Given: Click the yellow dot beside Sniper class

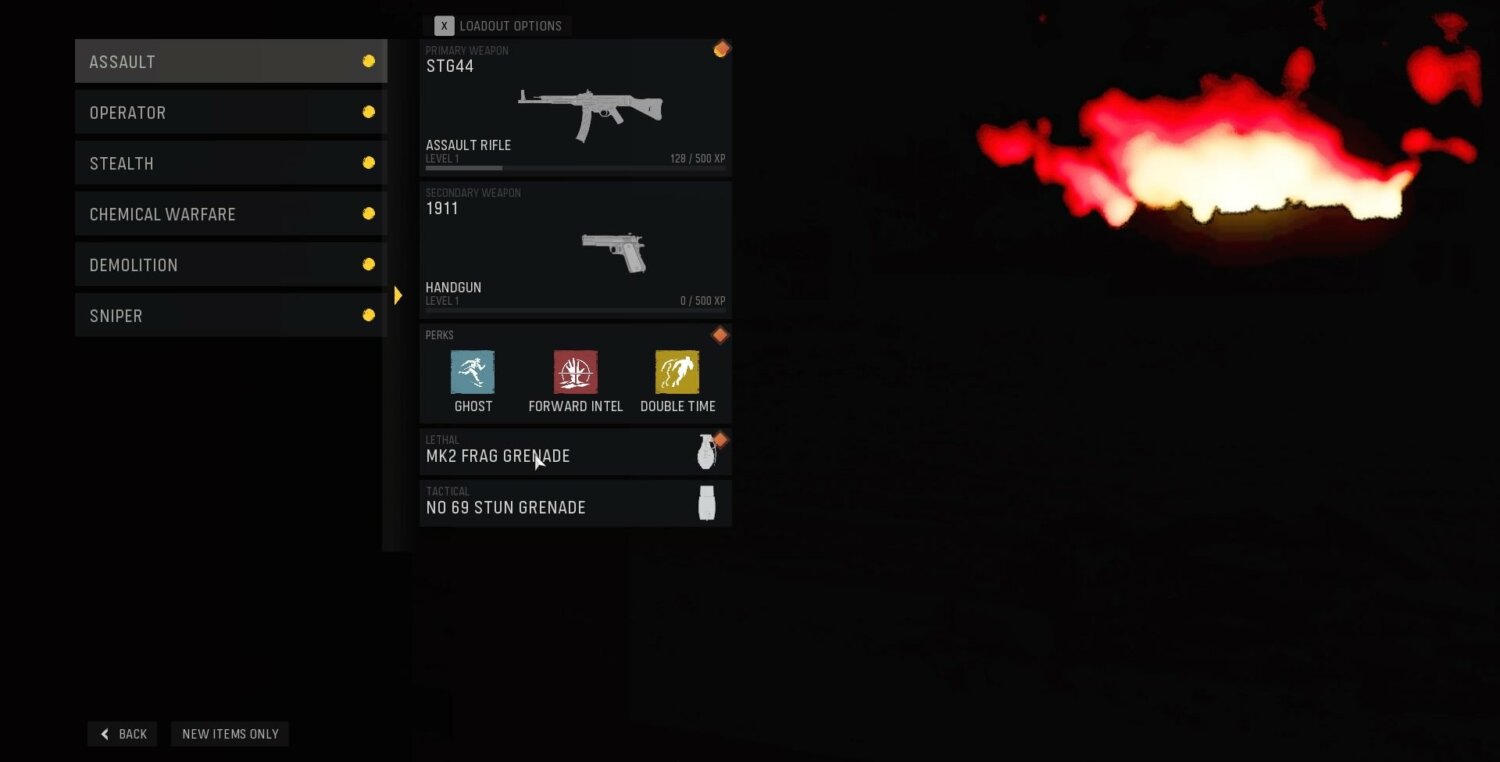Looking at the screenshot, I should (x=369, y=313).
